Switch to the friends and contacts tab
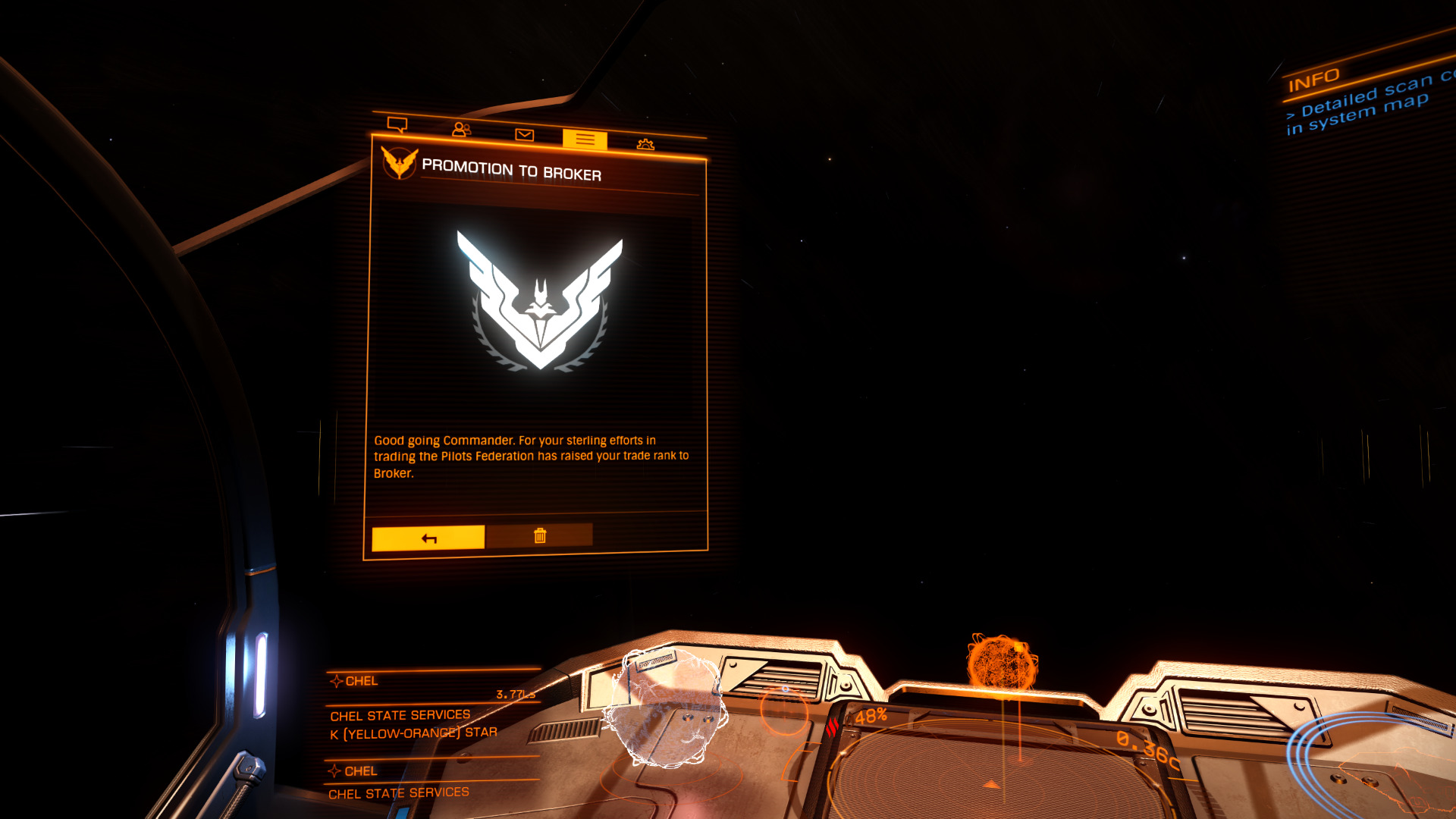This screenshot has height=819, width=1456. (x=461, y=130)
